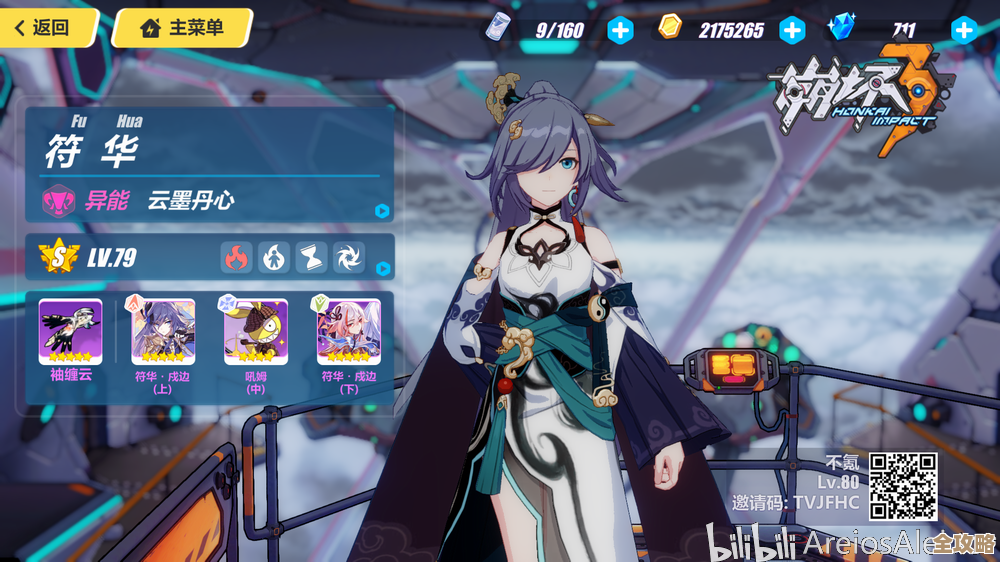Select the swirl vortex skill icon
The height and width of the screenshot is (562, 1000).
(348, 258)
